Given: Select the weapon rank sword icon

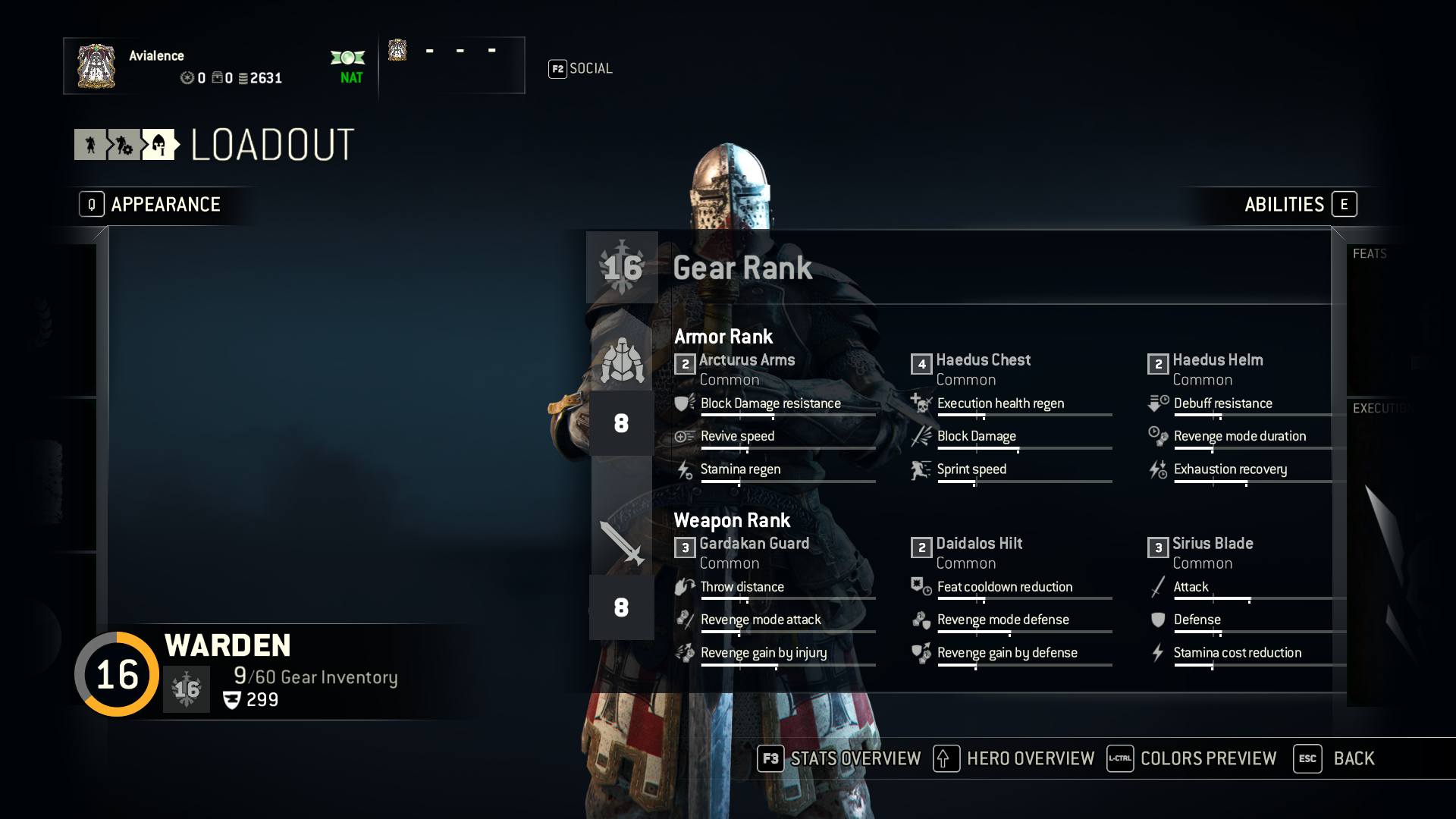Looking at the screenshot, I should [622, 542].
